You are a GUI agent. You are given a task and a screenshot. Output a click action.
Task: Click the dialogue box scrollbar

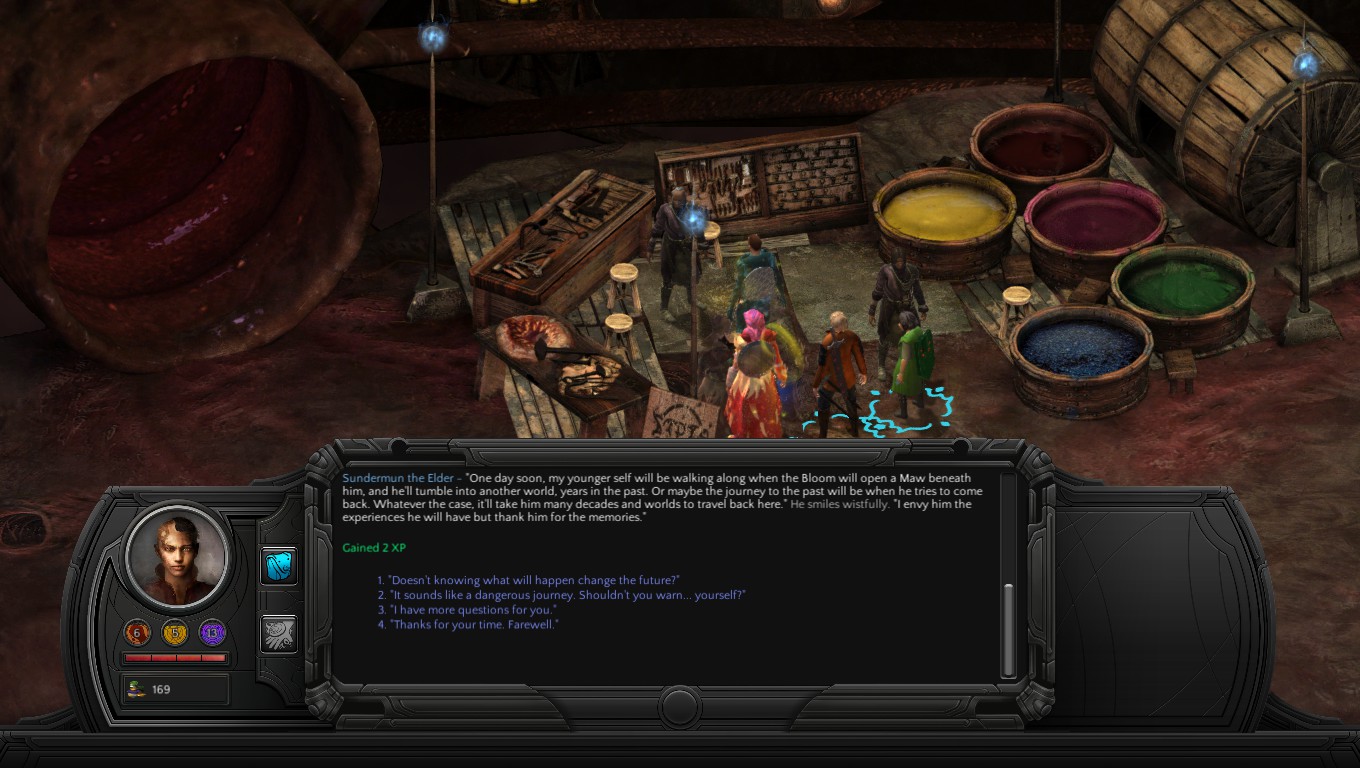tap(1008, 628)
